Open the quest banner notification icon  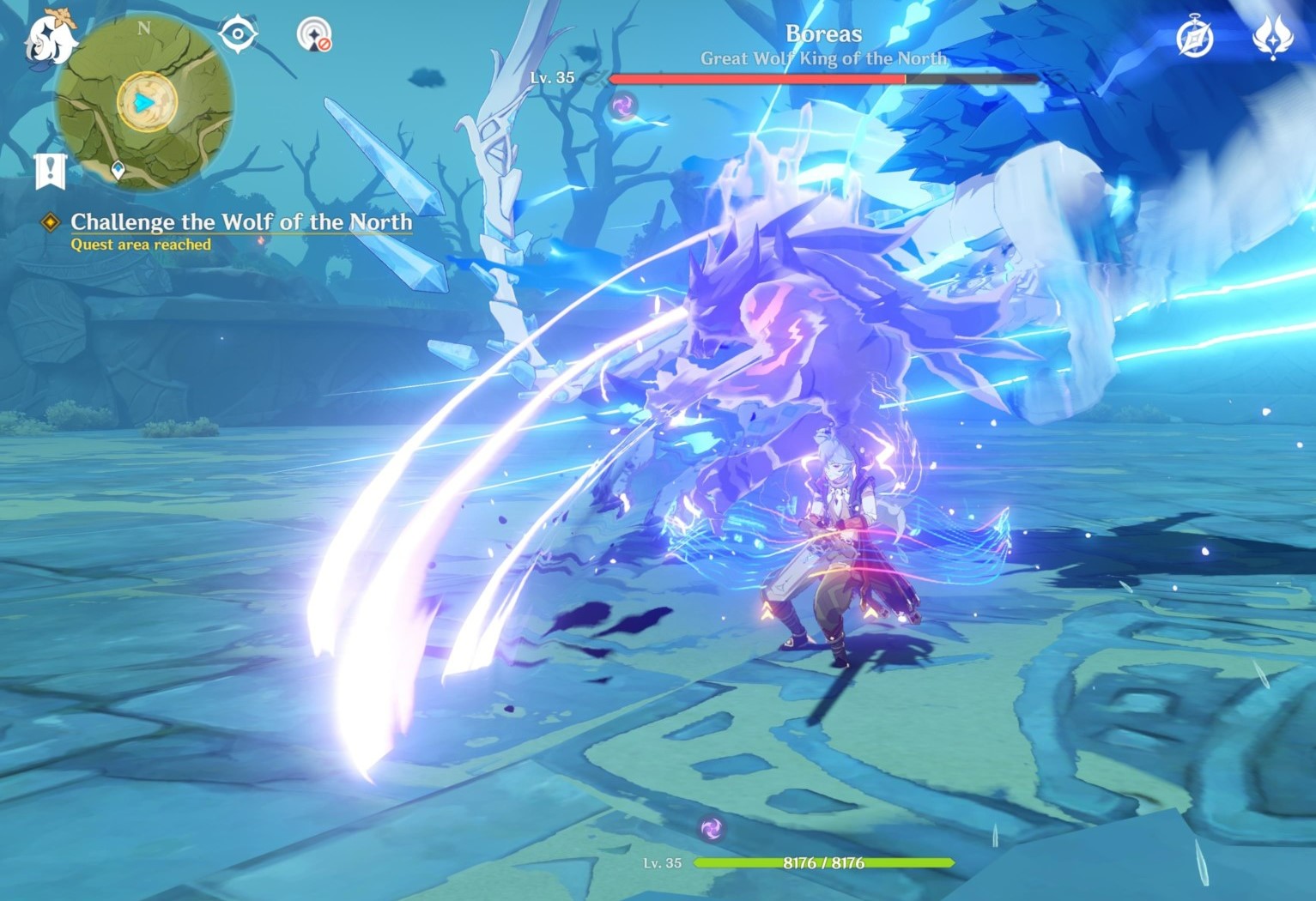[x=51, y=170]
